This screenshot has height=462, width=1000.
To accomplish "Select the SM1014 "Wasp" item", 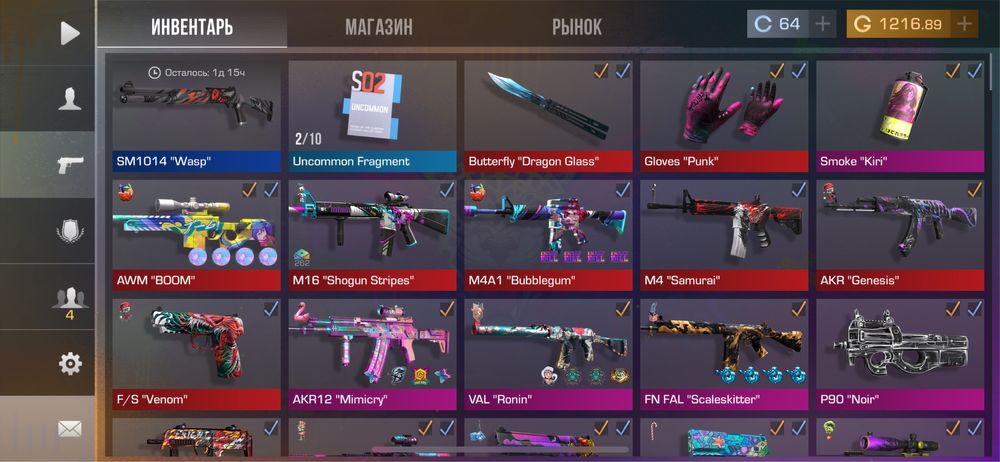I will point(196,115).
